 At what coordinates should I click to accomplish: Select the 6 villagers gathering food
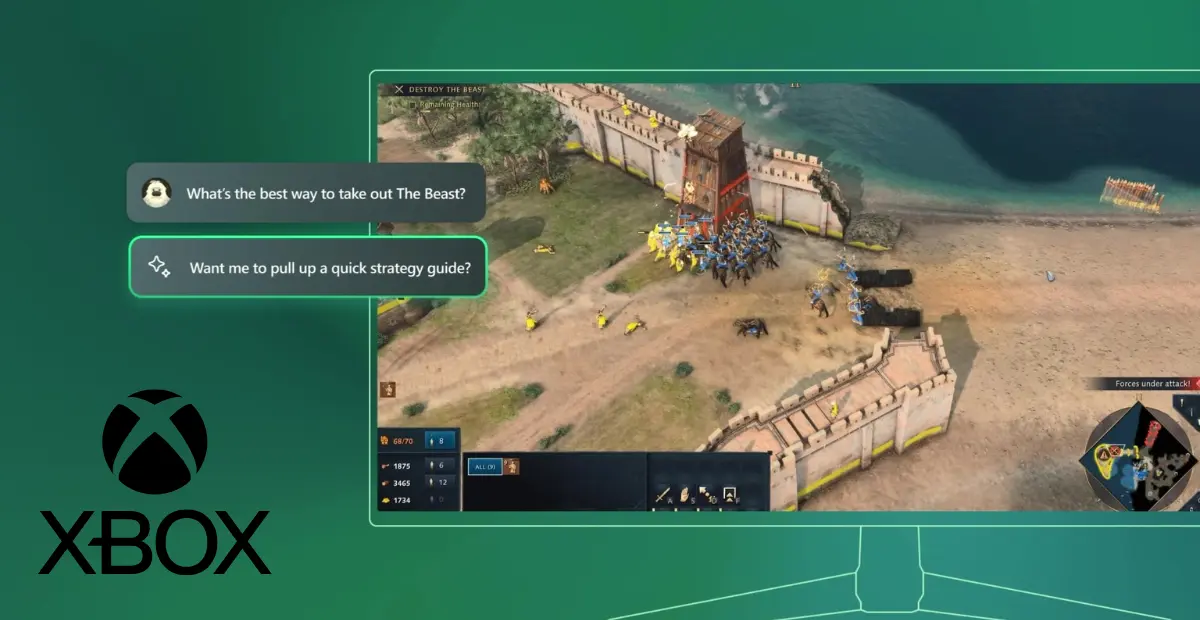pos(440,465)
